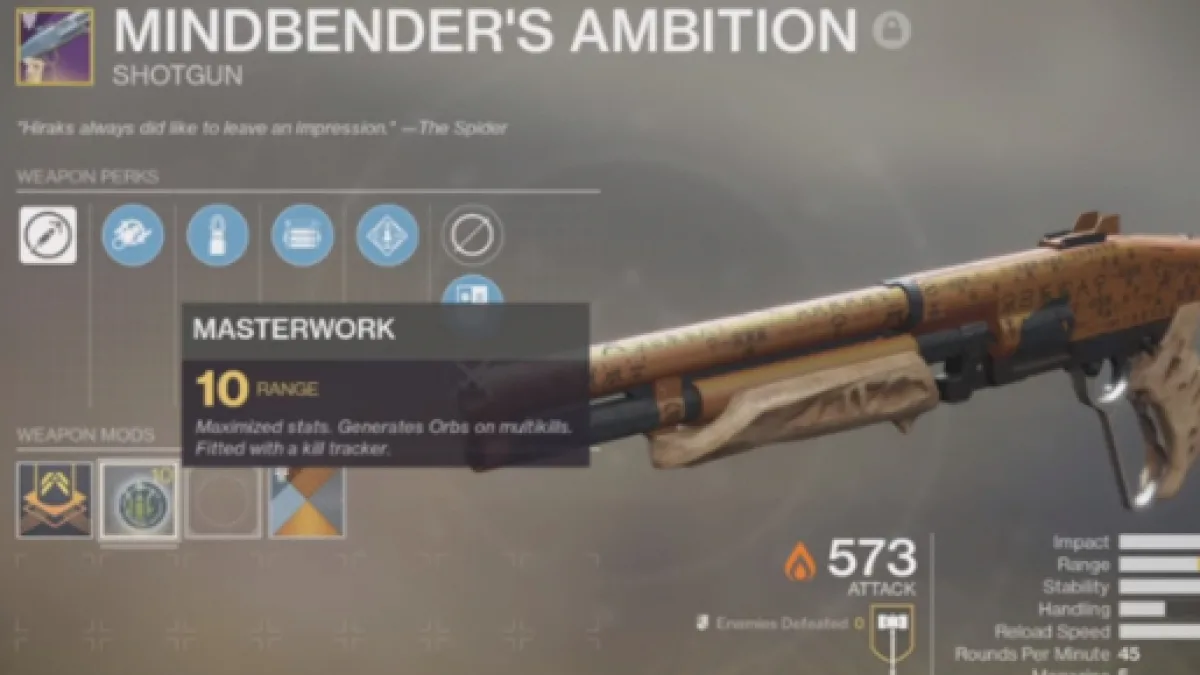Select the highlighted Masterwork range mod slot
This screenshot has height=675, width=1200.
pos(139,499)
